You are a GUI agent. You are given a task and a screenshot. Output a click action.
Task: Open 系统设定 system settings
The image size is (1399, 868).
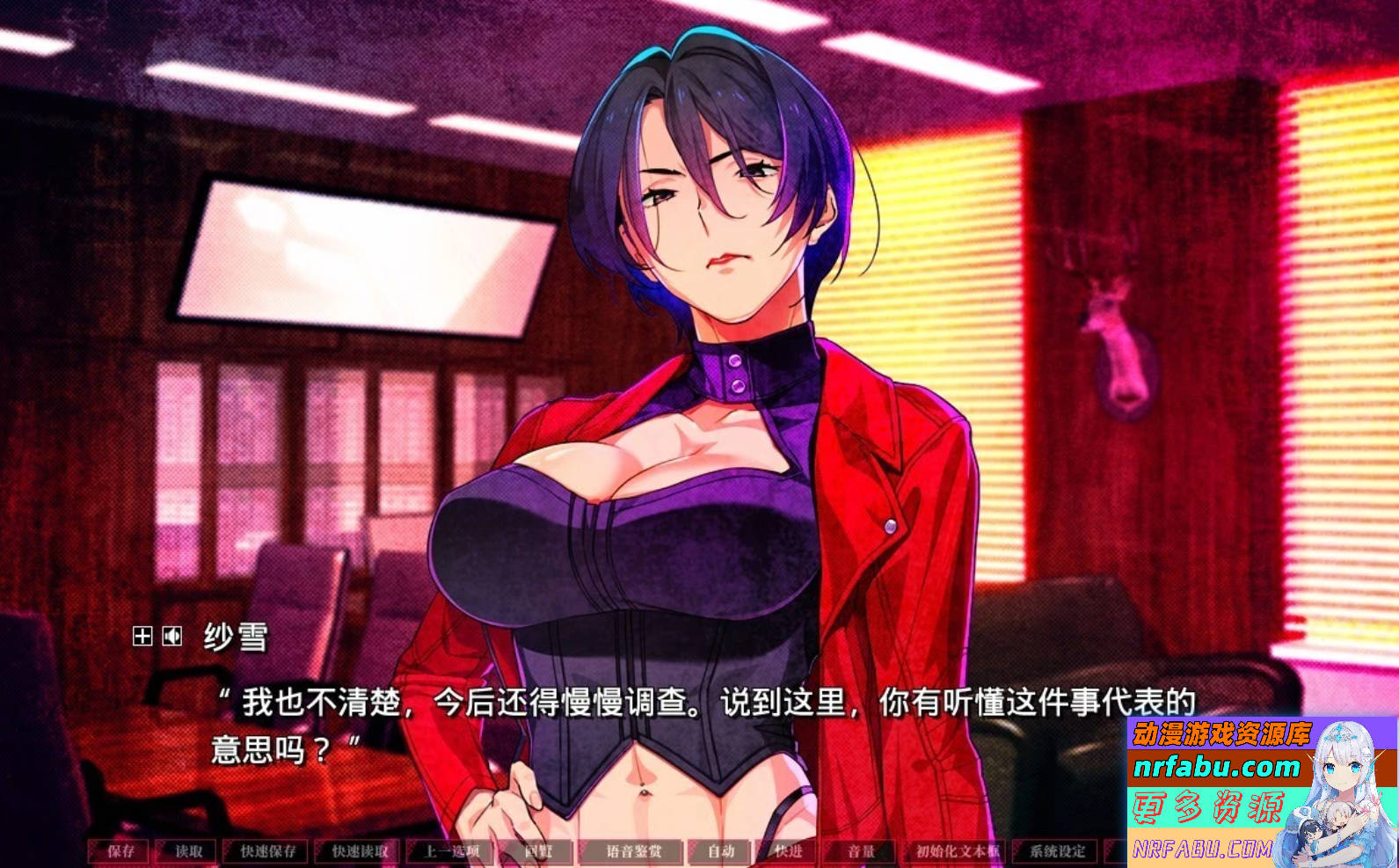click(x=1058, y=851)
